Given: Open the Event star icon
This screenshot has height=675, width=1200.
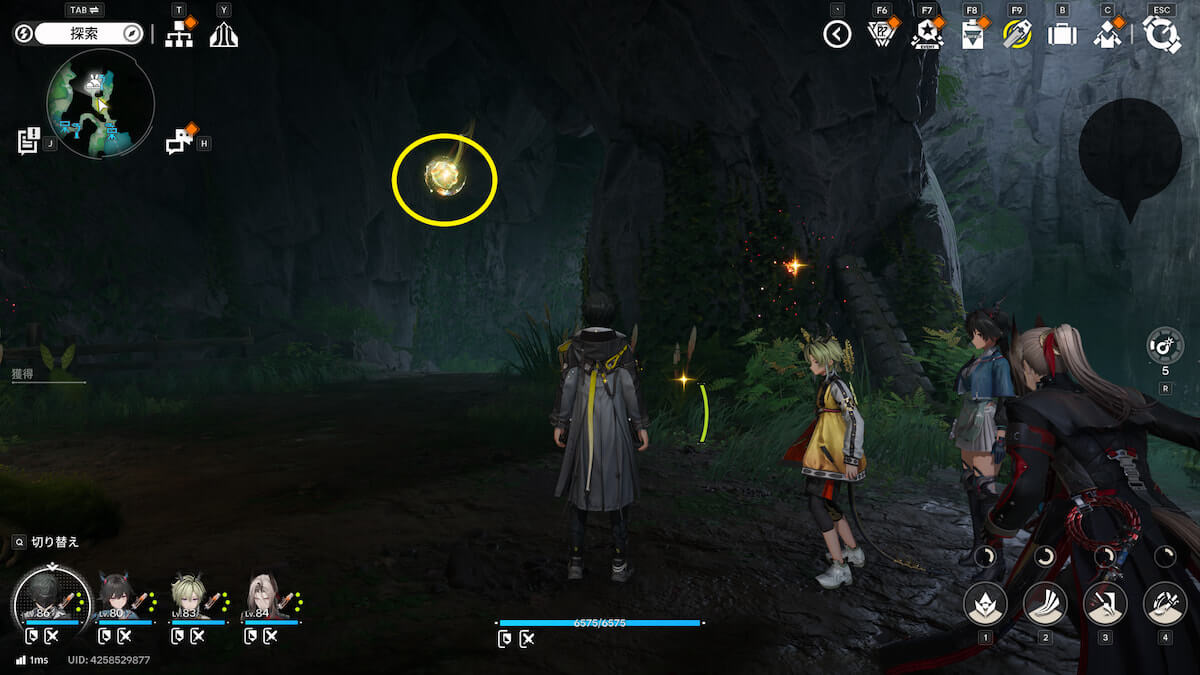Looking at the screenshot, I should (x=926, y=36).
